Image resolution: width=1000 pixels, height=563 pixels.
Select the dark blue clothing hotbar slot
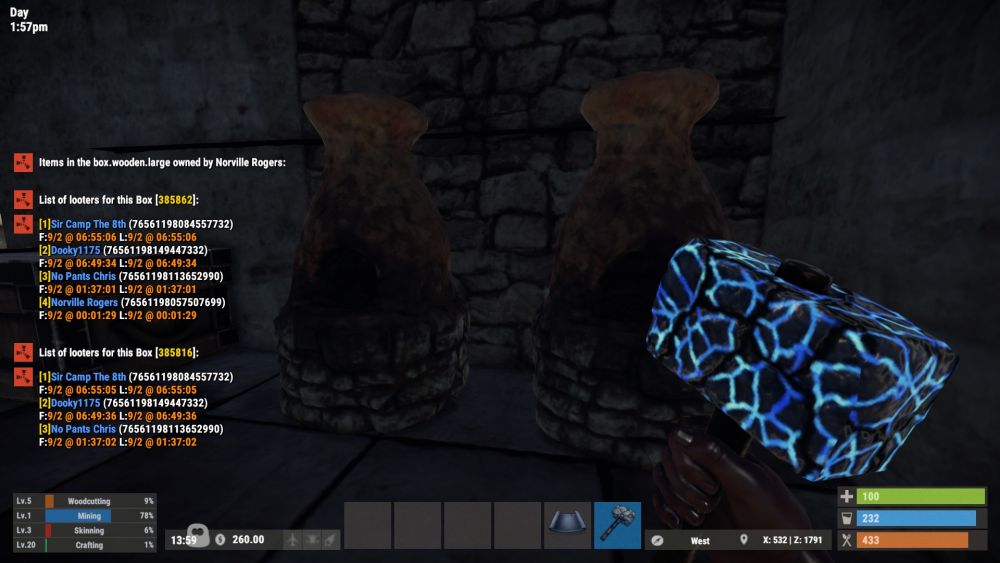(567, 525)
